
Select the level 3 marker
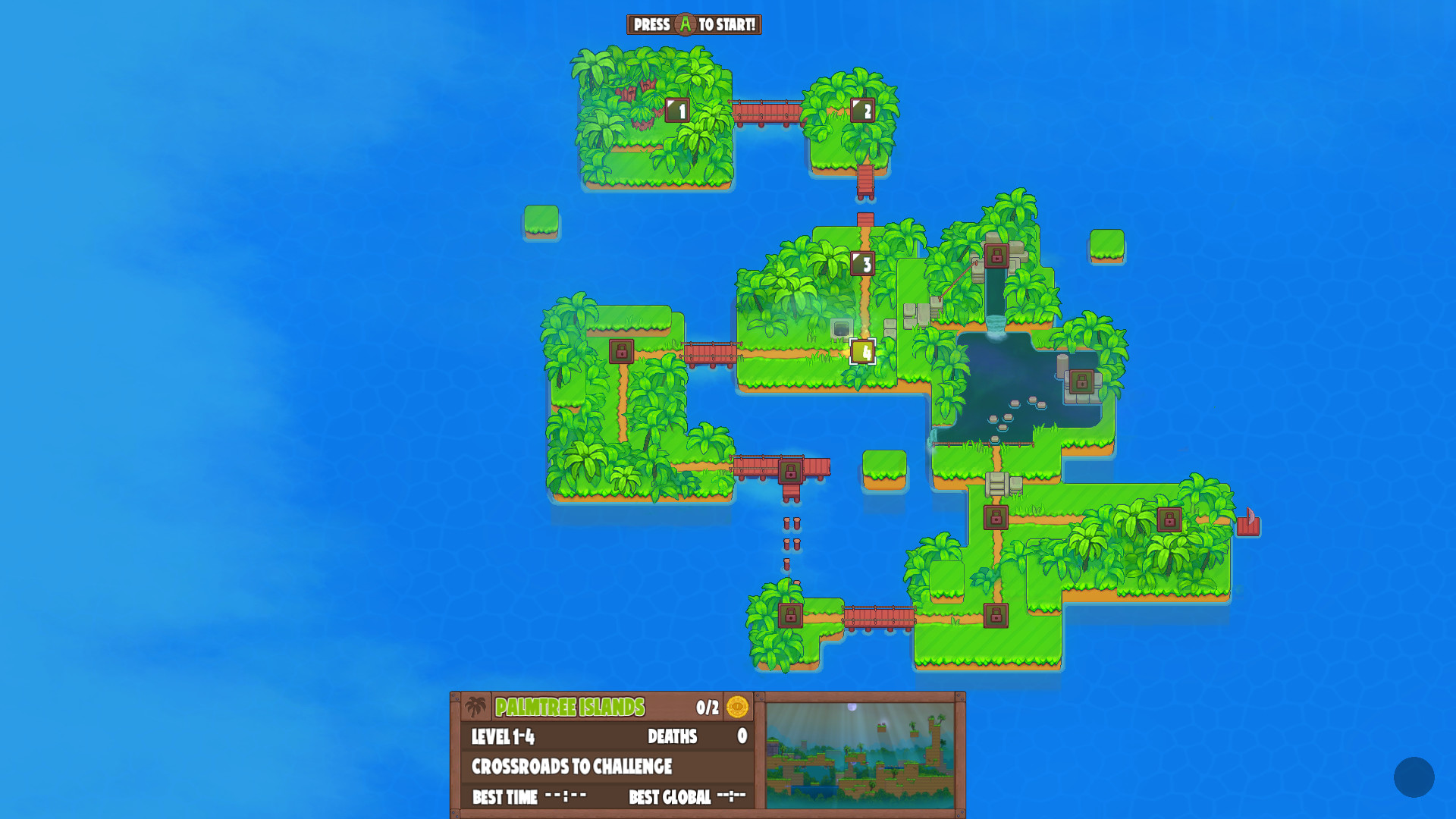point(864,265)
